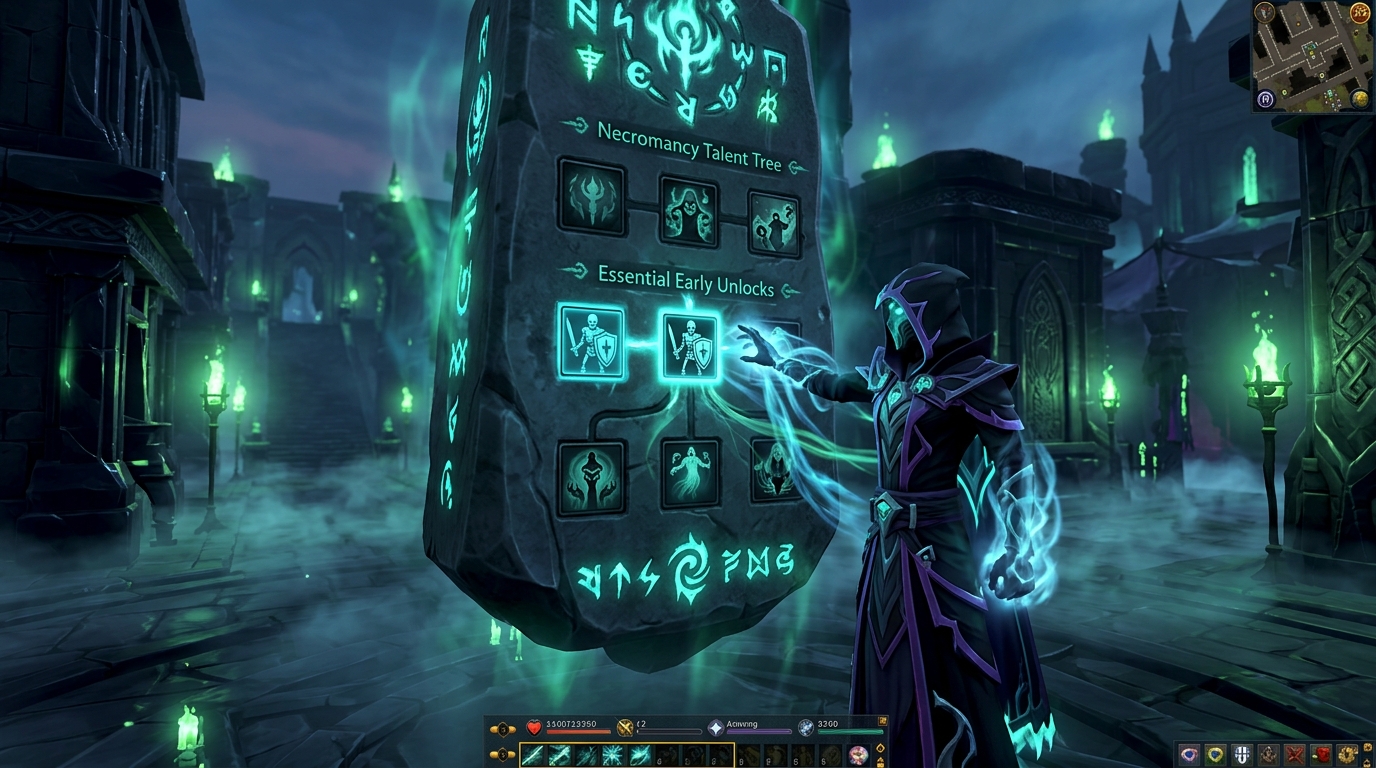Image resolution: width=1376 pixels, height=768 pixels.
Task: Click the lodestone teleport icon below the minimap
Action: [x=1265, y=99]
